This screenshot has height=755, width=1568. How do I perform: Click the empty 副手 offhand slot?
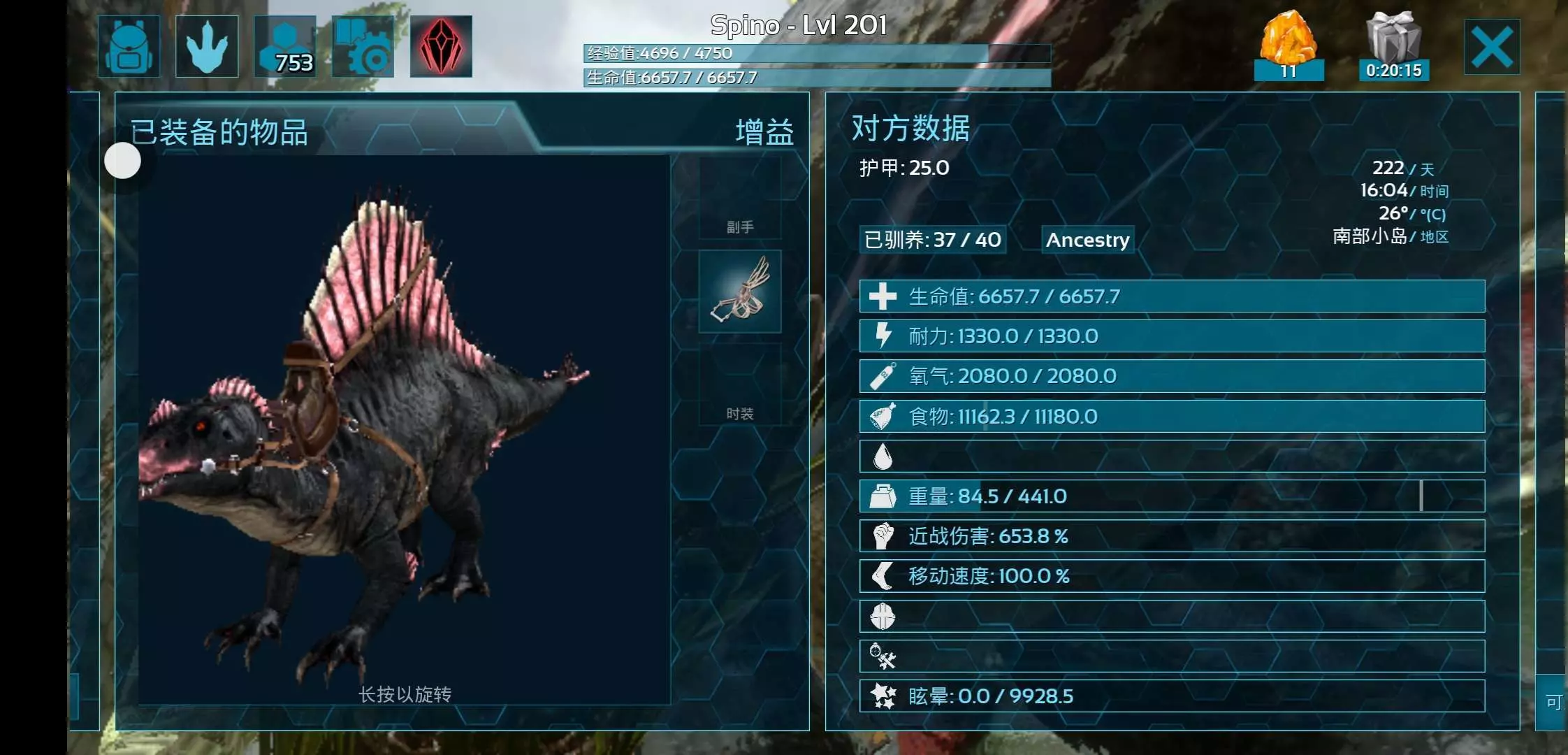click(740, 198)
